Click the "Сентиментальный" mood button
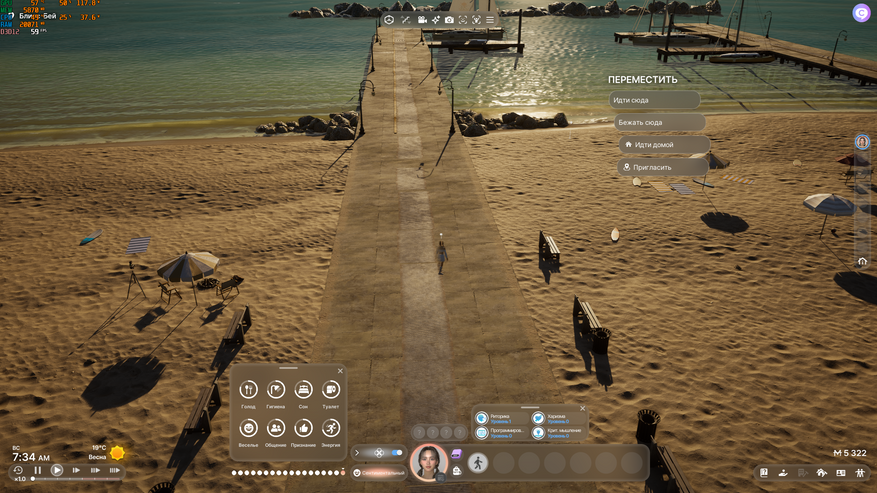 [x=378, y=472]
